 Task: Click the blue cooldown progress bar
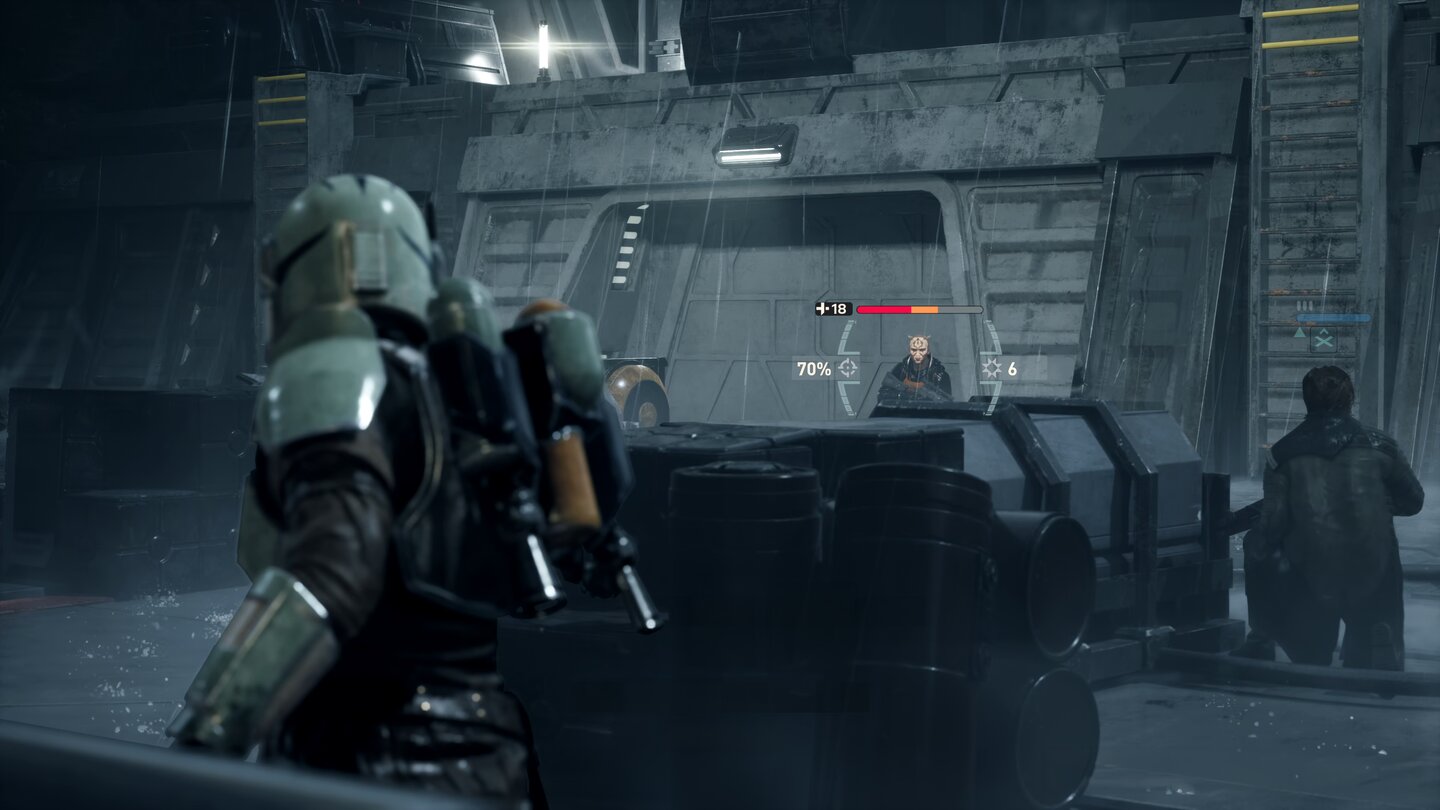click(x=1333, y=317)
